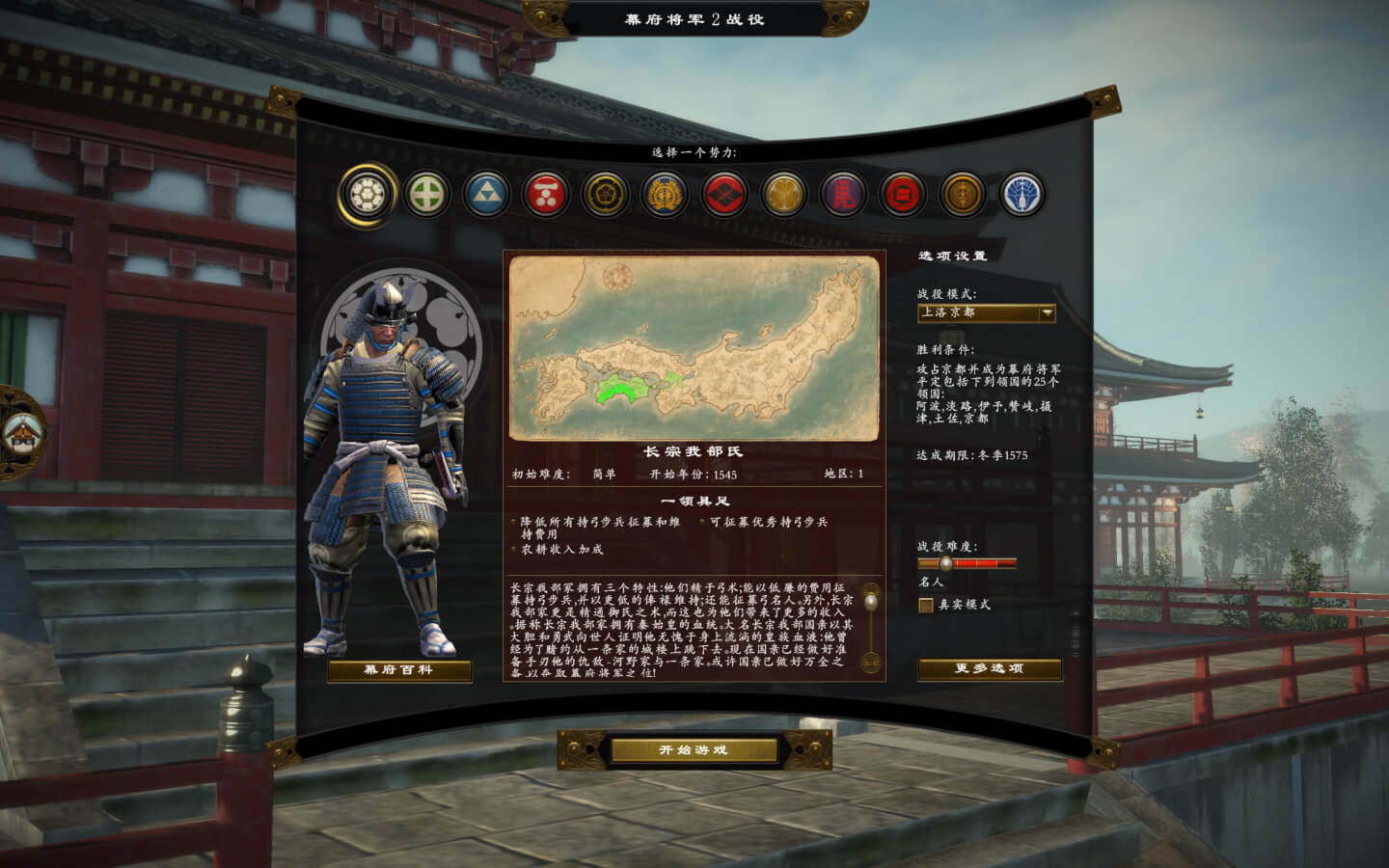Choose the solid red clan emblem with square symbol
Image resolution: width=1389 pixels, height=868 pixels.
(903, 195)
